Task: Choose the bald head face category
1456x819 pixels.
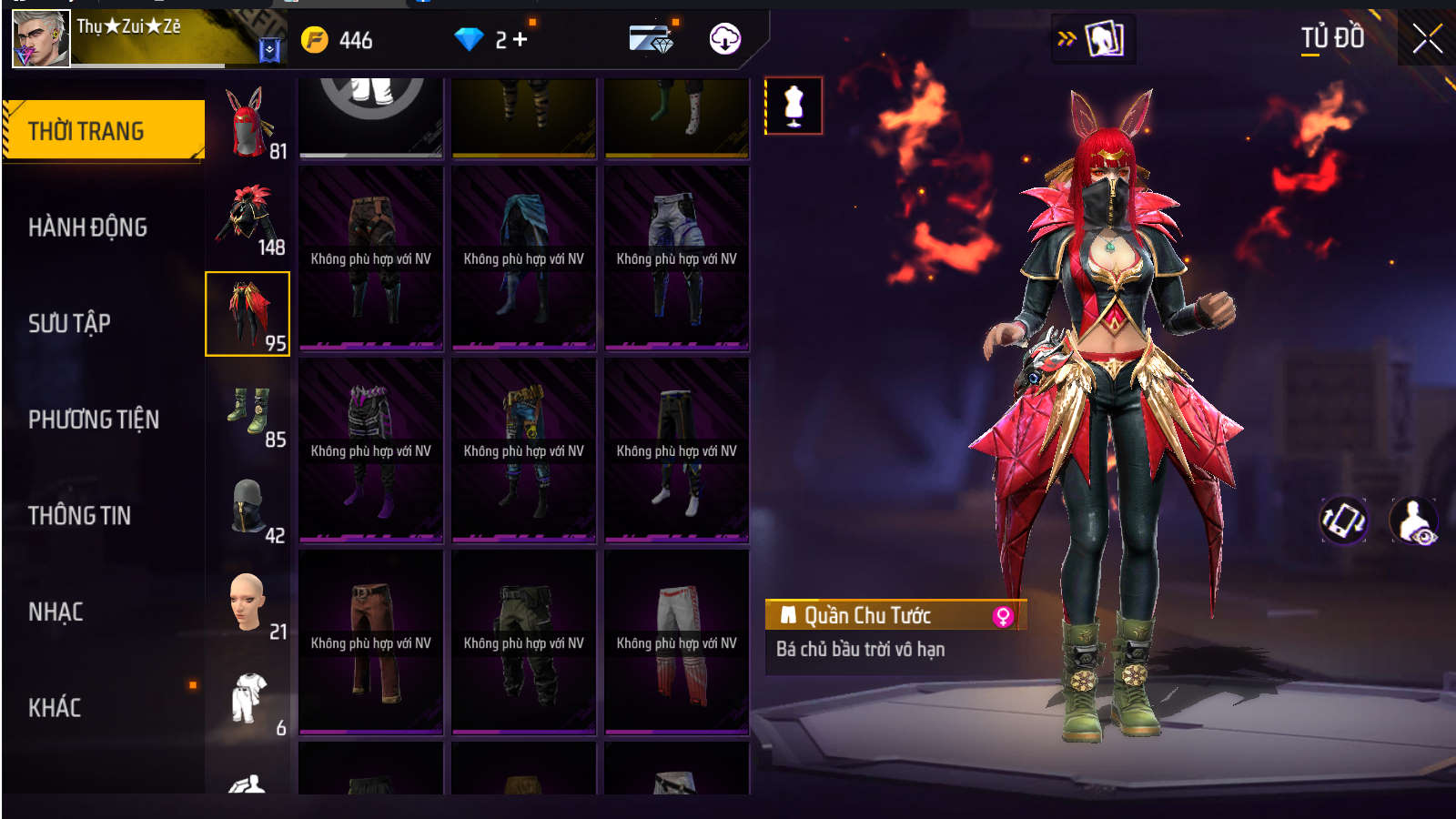Action: pos(248,604)
